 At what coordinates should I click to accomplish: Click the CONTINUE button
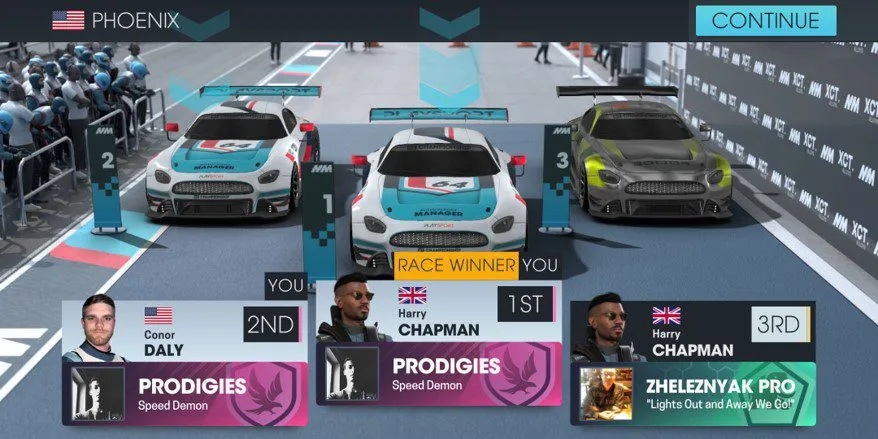[x=765, y=20]
